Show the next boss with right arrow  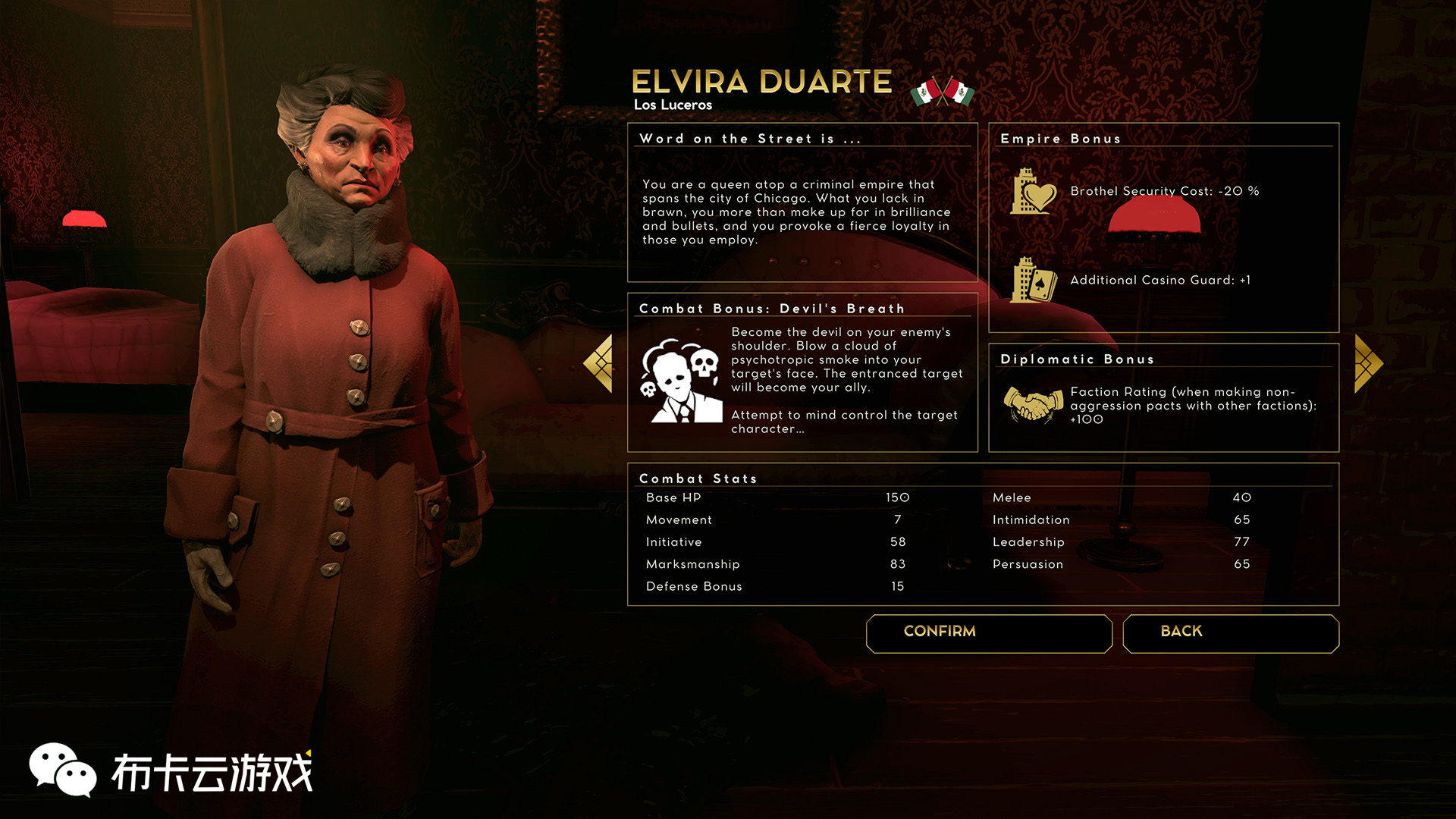(1368, 364)
